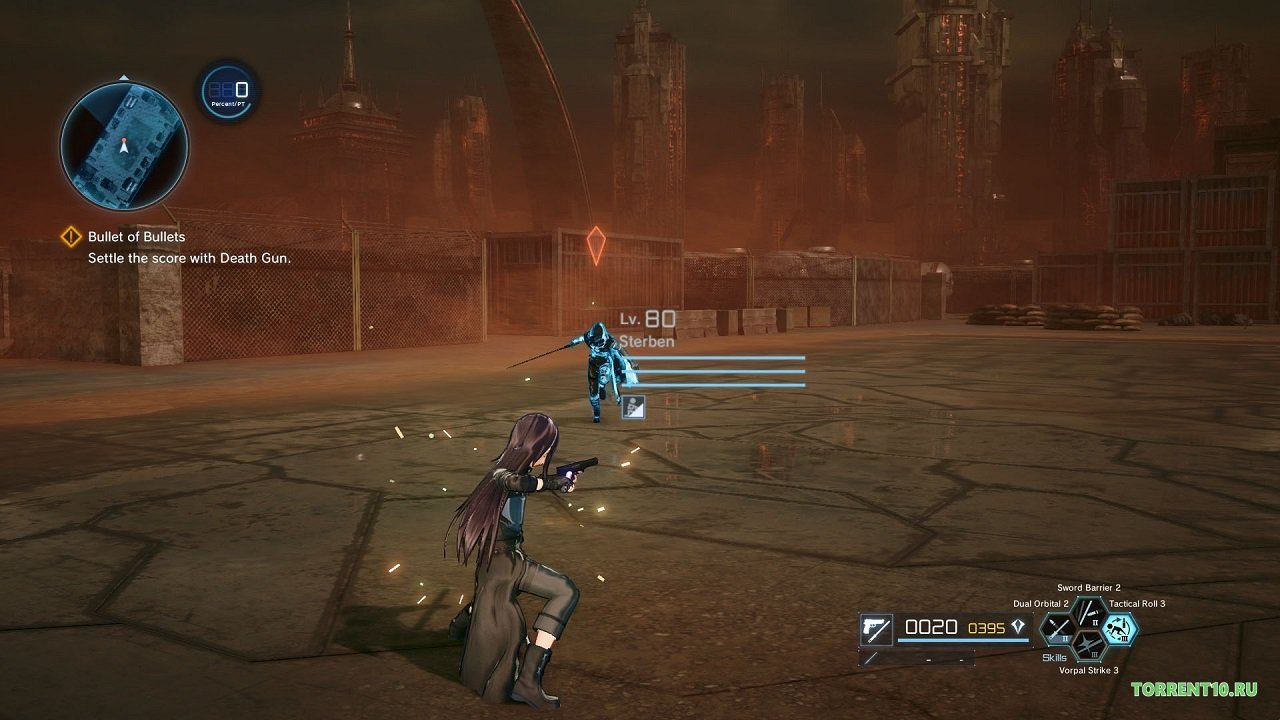Image resolution: width=1280 pixels, height=720 pixels.
Task: Click the diamond credits icon beside 0395
Action: pos(1015,628)
